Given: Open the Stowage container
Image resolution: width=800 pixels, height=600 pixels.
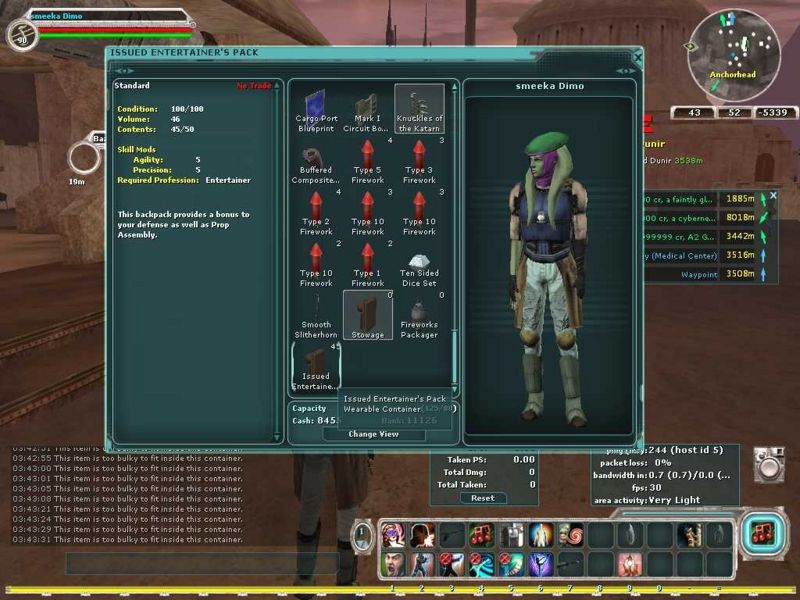Looking at the screenshot, I should [367, 316].
